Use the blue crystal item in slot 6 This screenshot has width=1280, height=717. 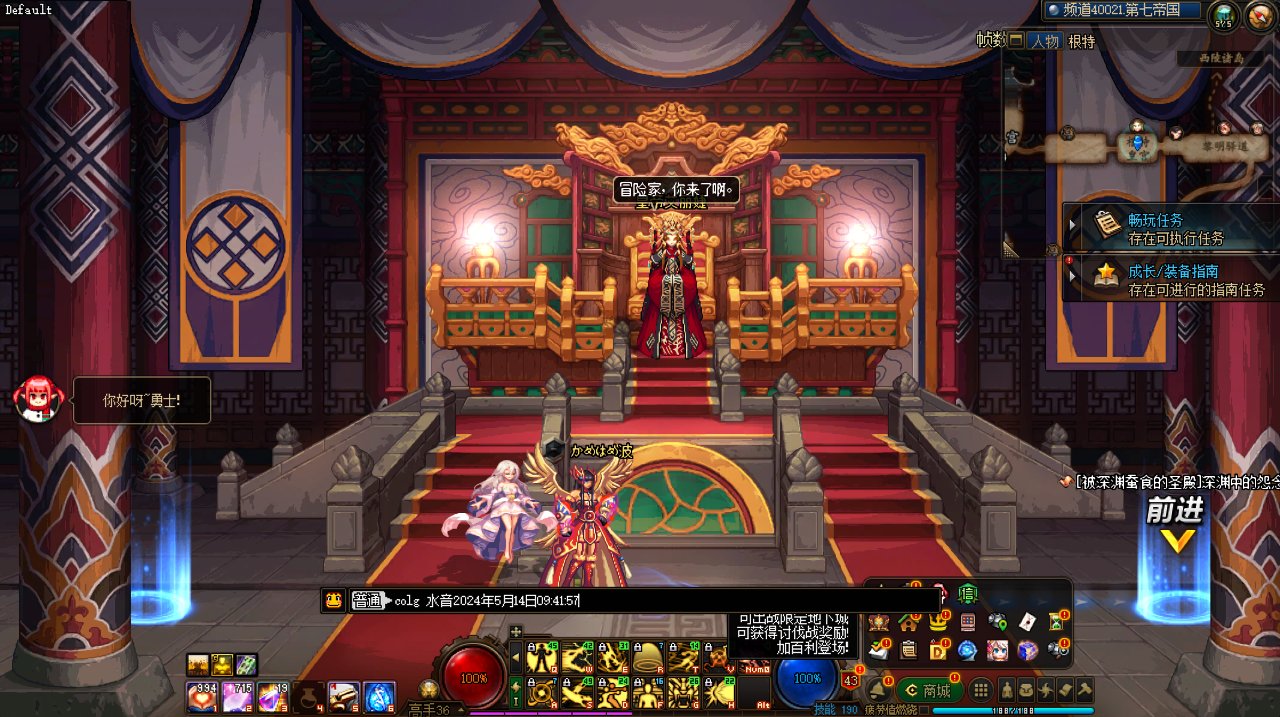point(379,696)
